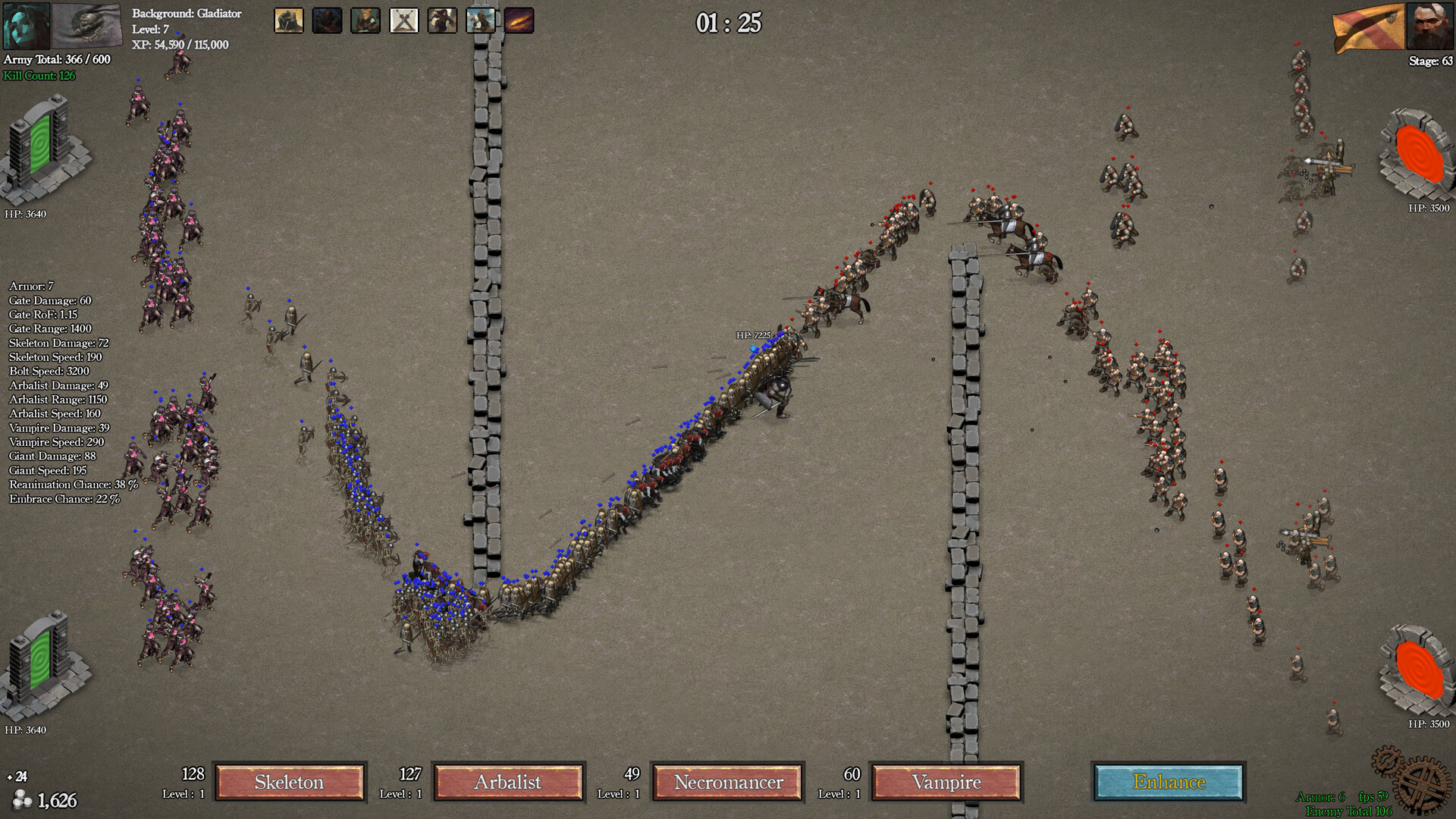1456x819 pixels.
Task: Click the map scroll icon top right
Action: pyautogui.click(x=1370, y=25)
